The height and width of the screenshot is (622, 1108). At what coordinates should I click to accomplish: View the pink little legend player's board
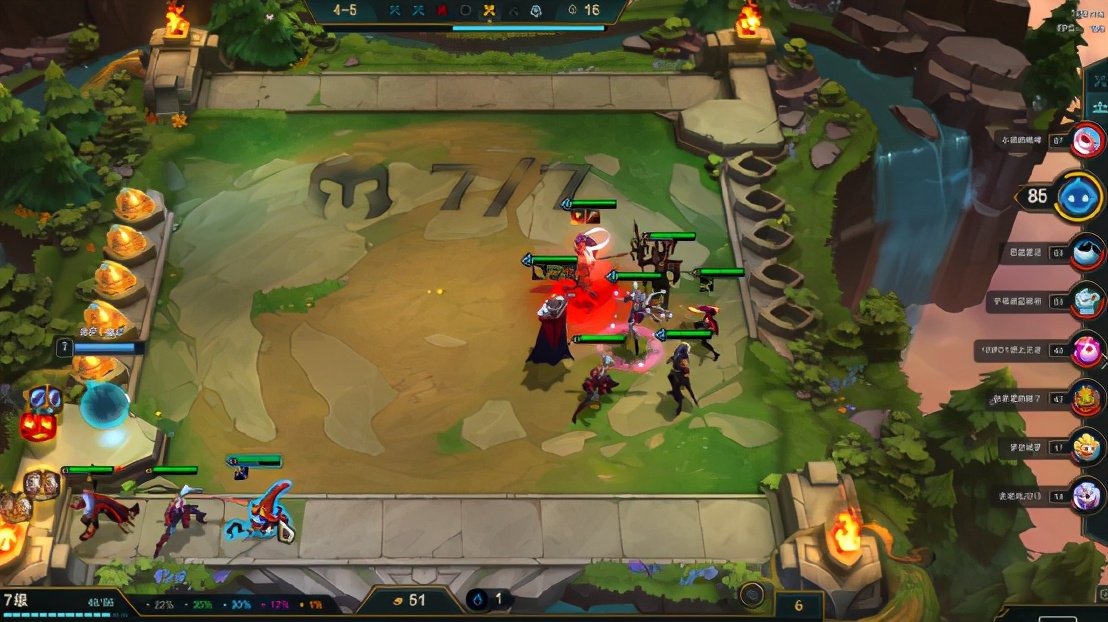point(1087,350)
